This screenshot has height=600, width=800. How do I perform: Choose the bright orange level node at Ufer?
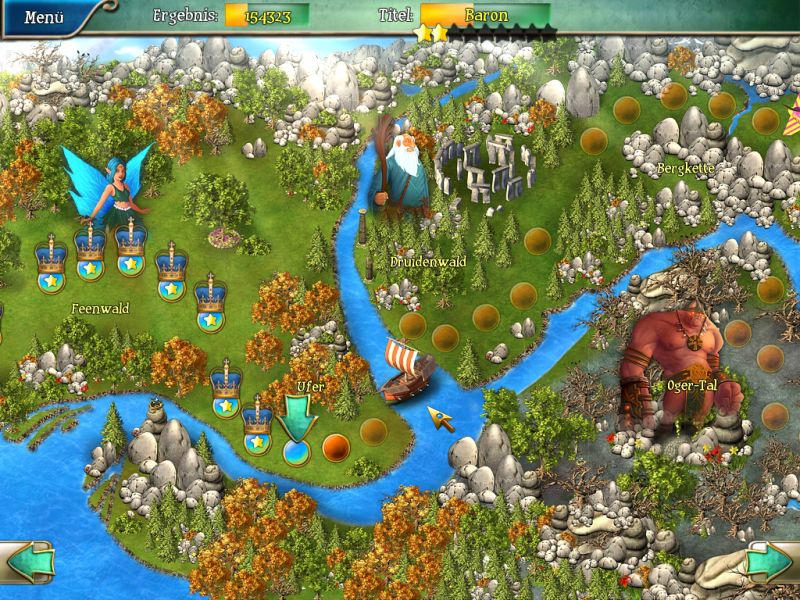tap(335, 445)
